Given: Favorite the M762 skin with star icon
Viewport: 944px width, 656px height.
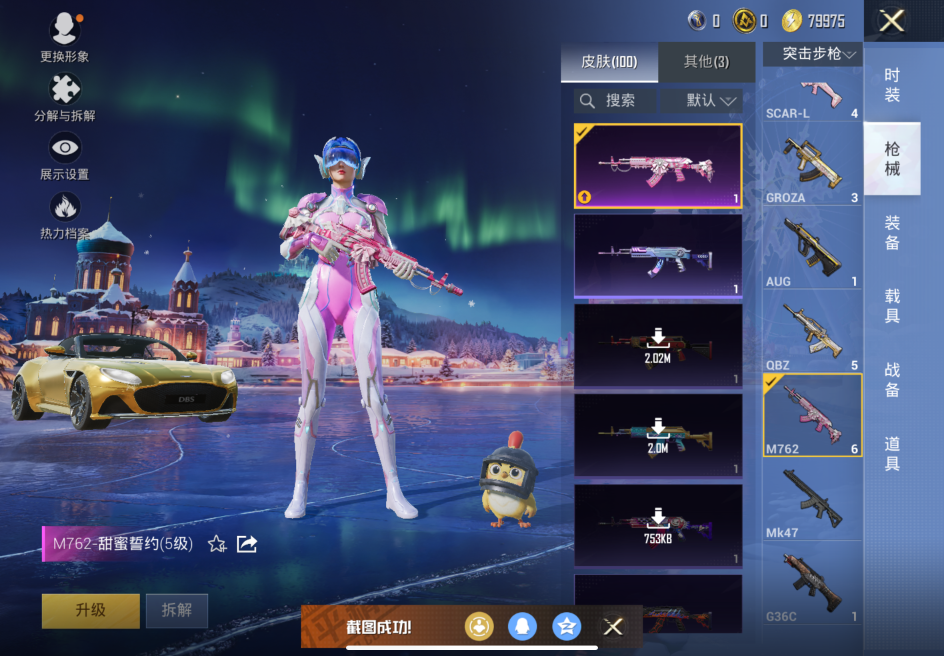Looking at the screenshot, I should [x=217, y=544].
